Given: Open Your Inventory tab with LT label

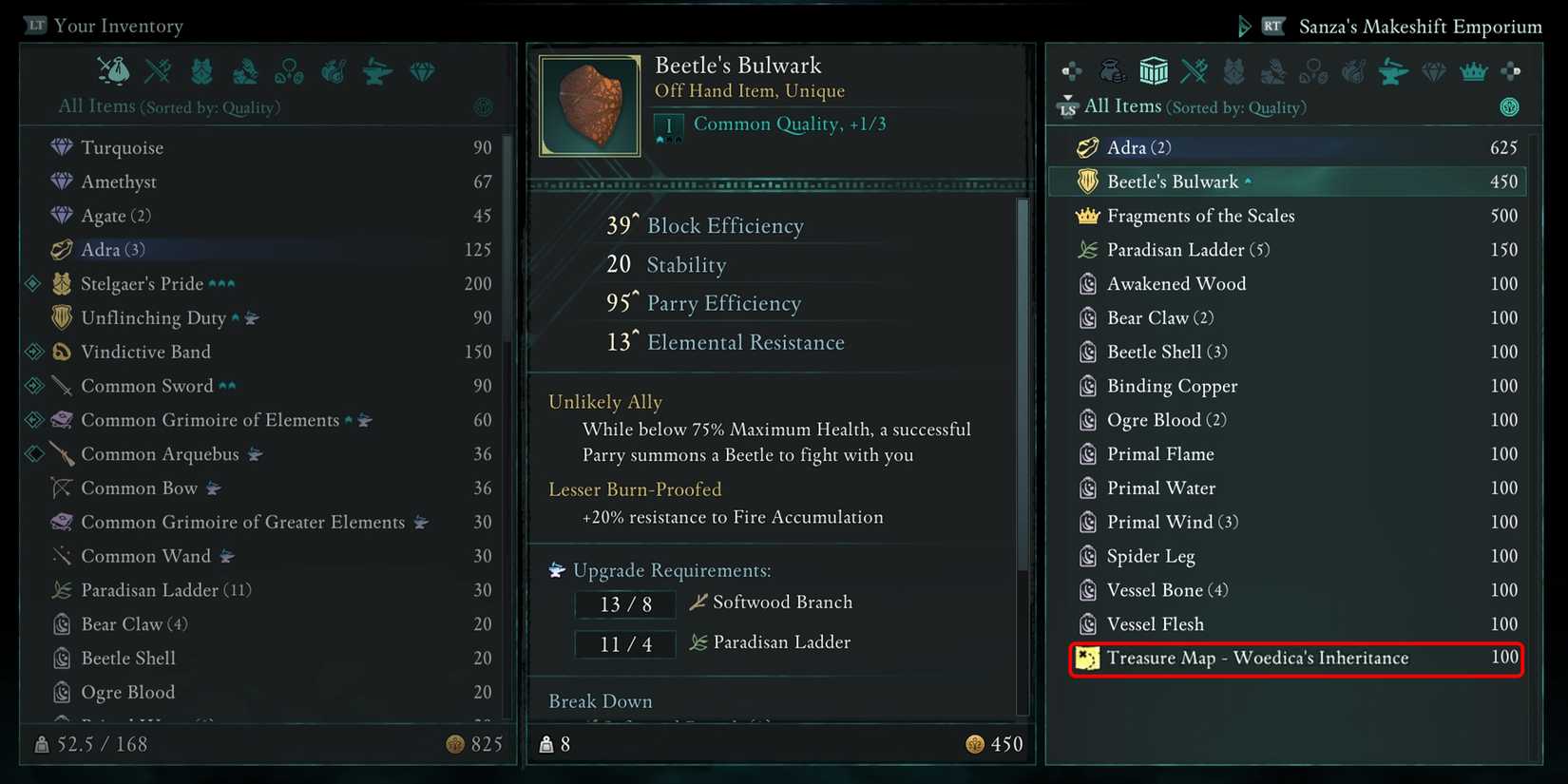Looking at the screenshot, I should (x=103, y=26).
